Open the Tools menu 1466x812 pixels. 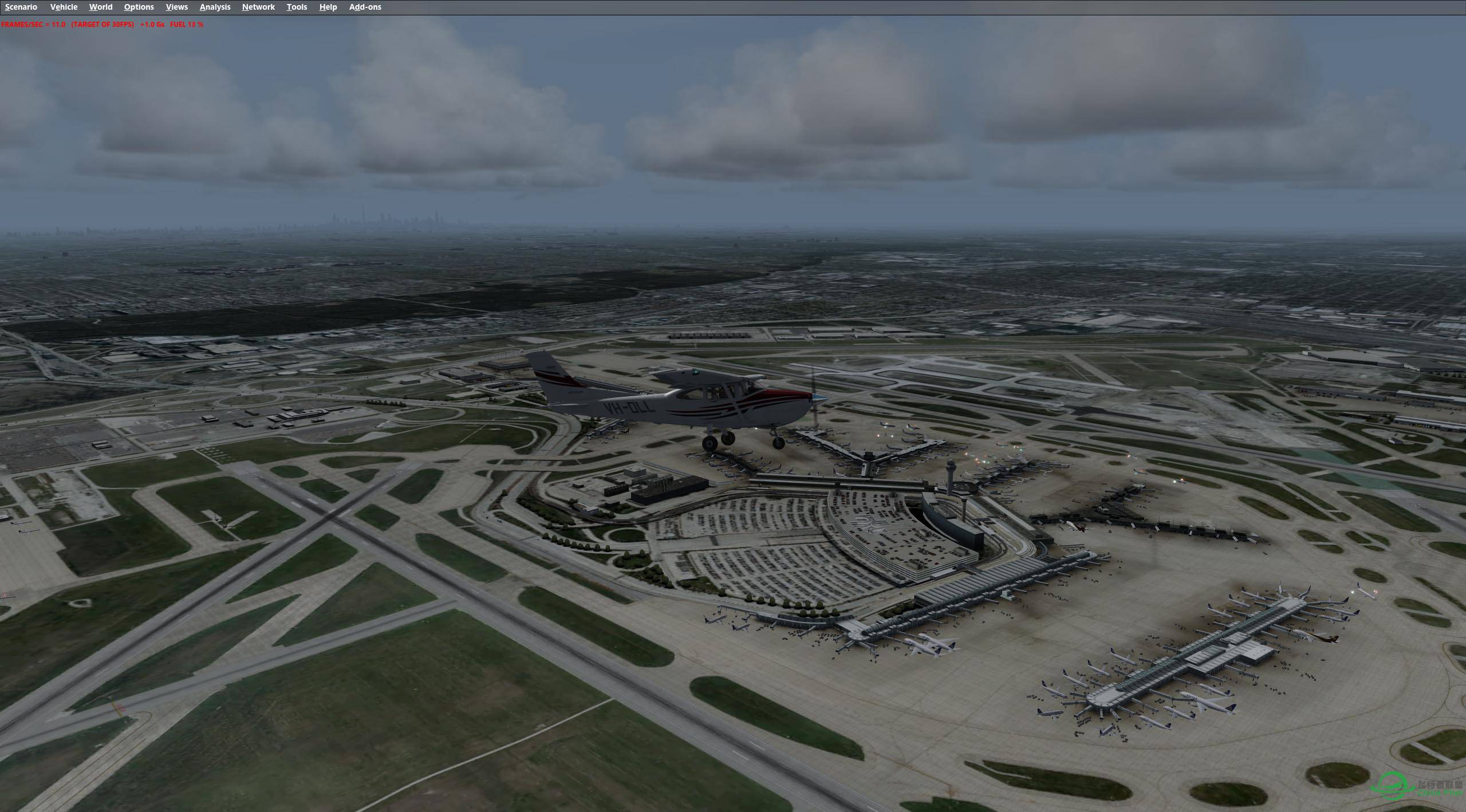(297, 7)
